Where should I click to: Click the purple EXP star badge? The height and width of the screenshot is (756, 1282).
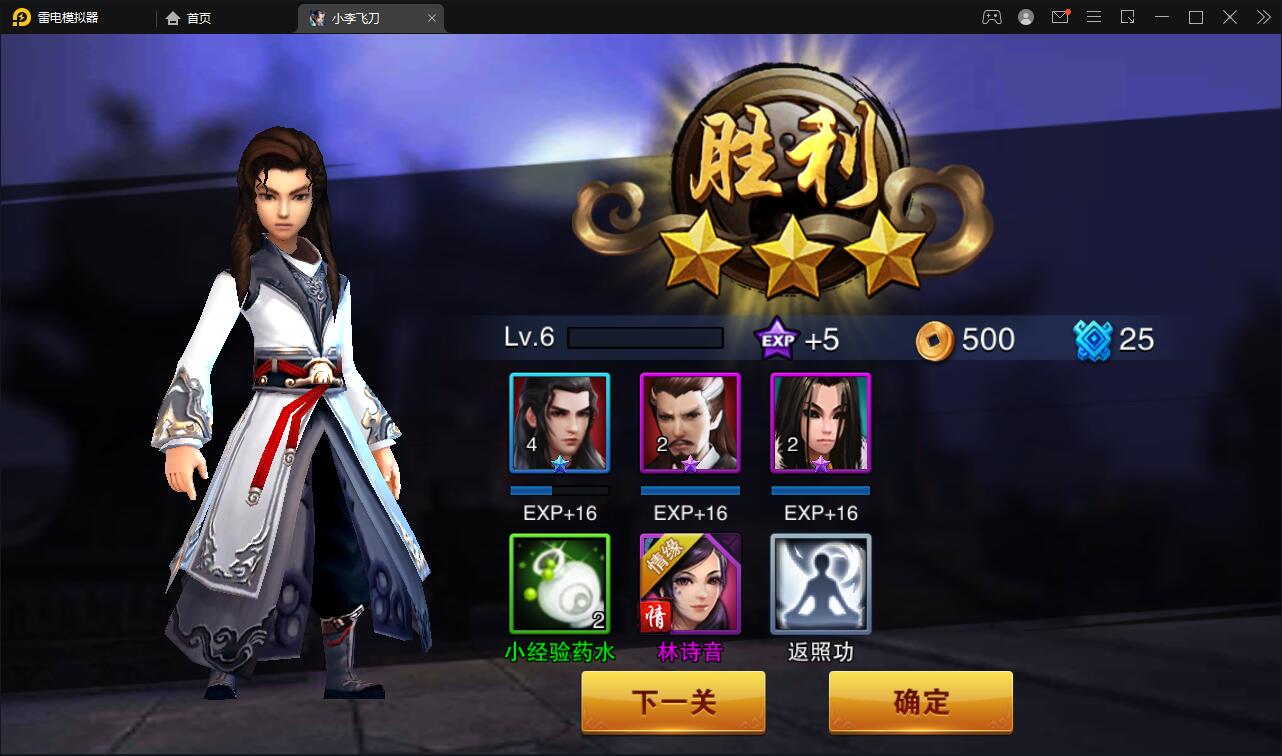775,338
